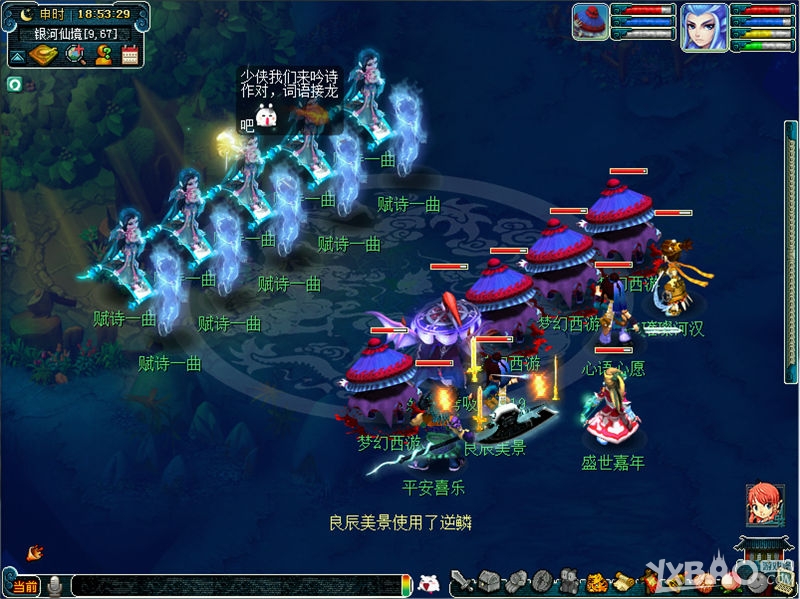
Task: Open the treasure chest inventory icon
Action: (489, 580)
